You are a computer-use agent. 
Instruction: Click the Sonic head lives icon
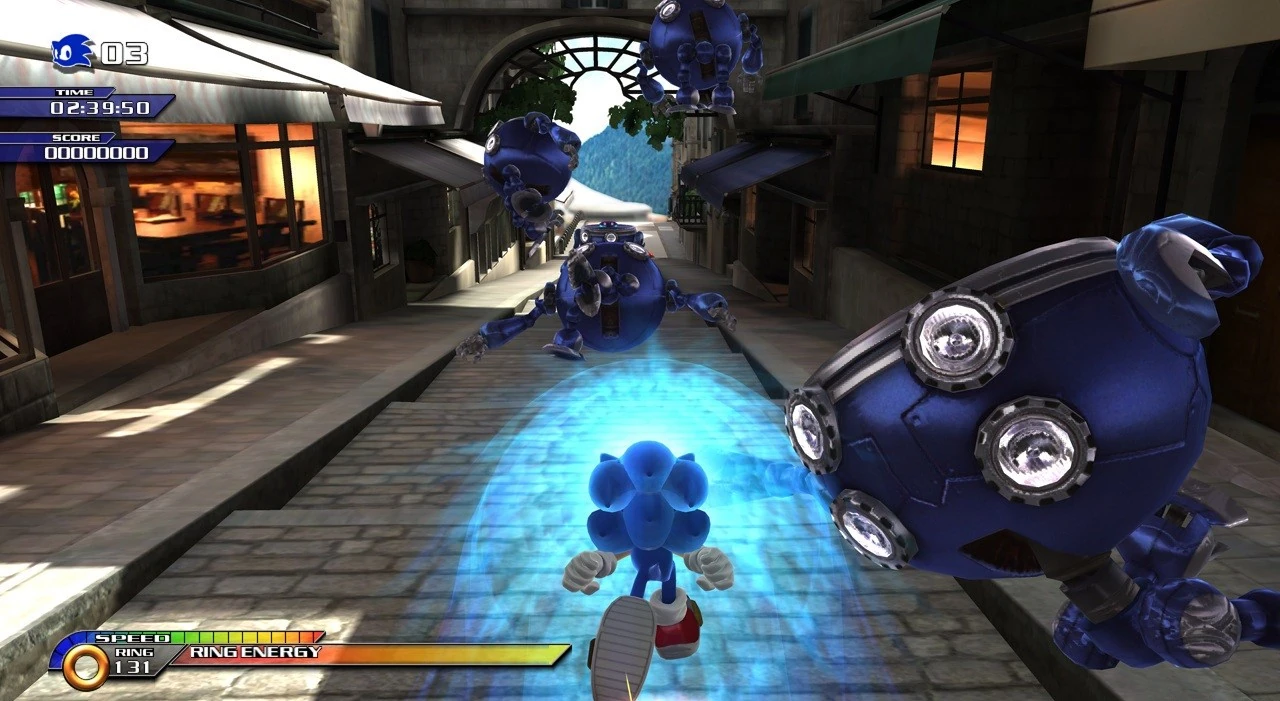click(x=73, y=52)
